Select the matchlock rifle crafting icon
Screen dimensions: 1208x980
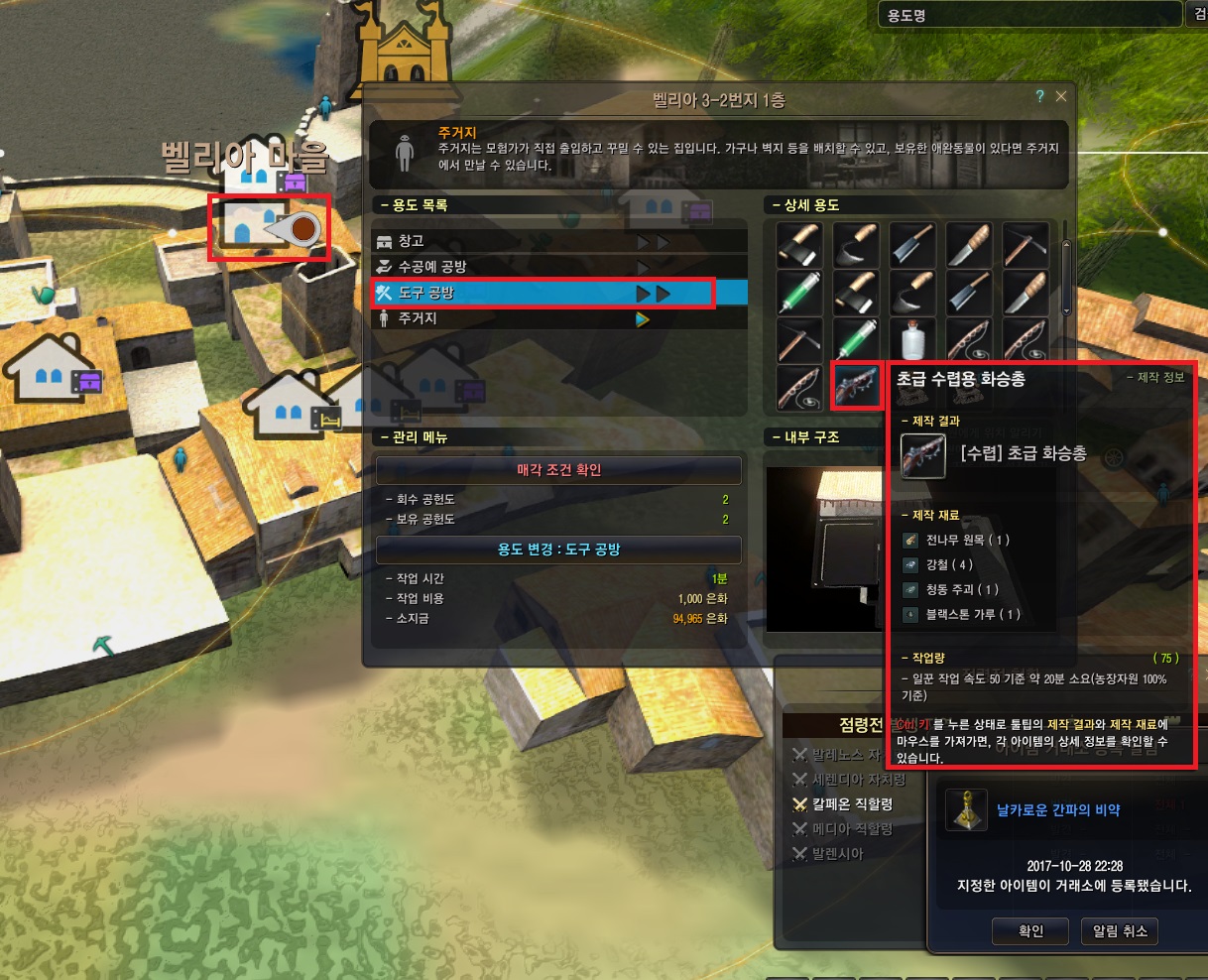[856, 385]
